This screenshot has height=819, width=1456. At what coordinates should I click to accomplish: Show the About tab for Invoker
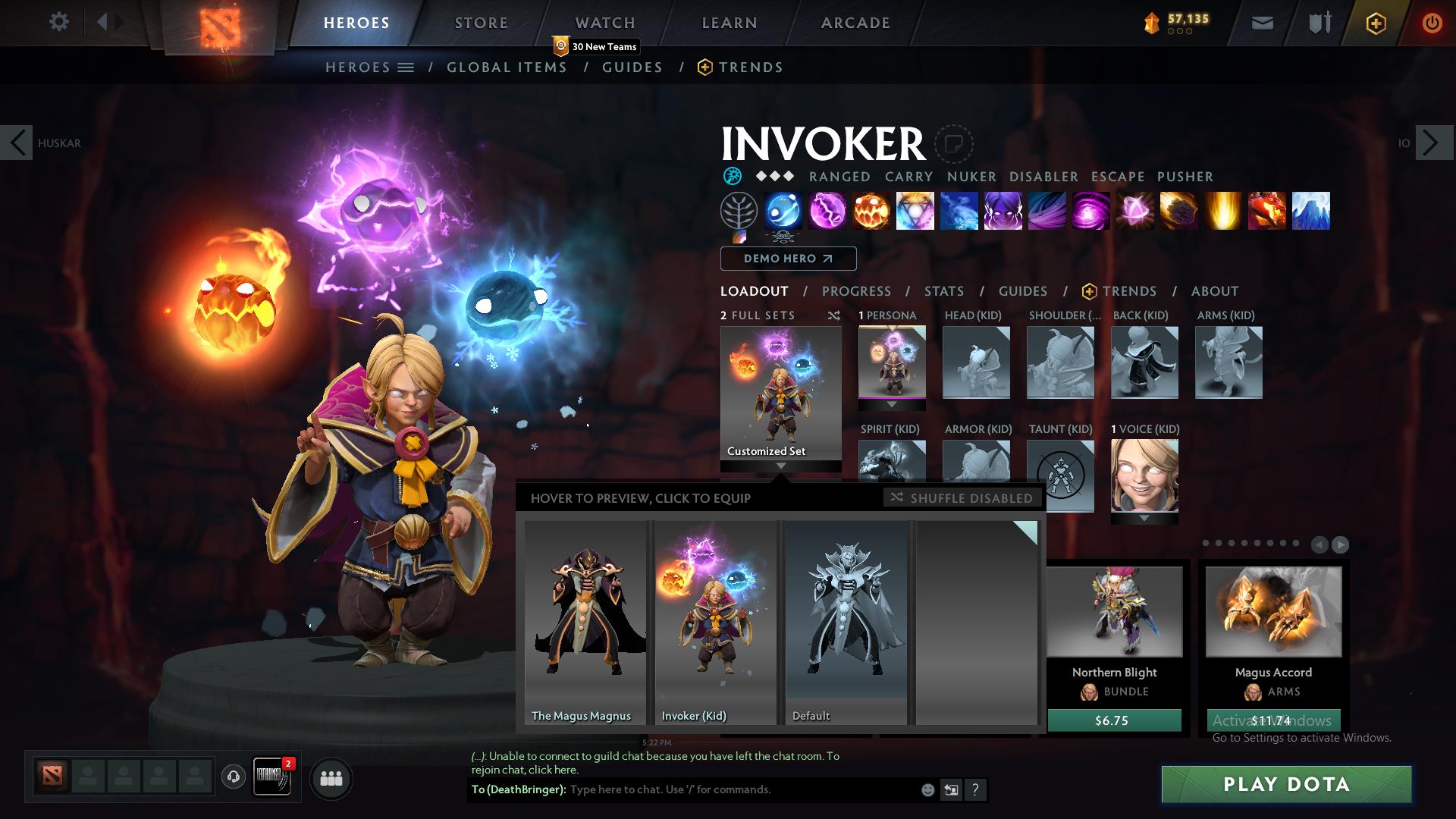point(1214,291)
